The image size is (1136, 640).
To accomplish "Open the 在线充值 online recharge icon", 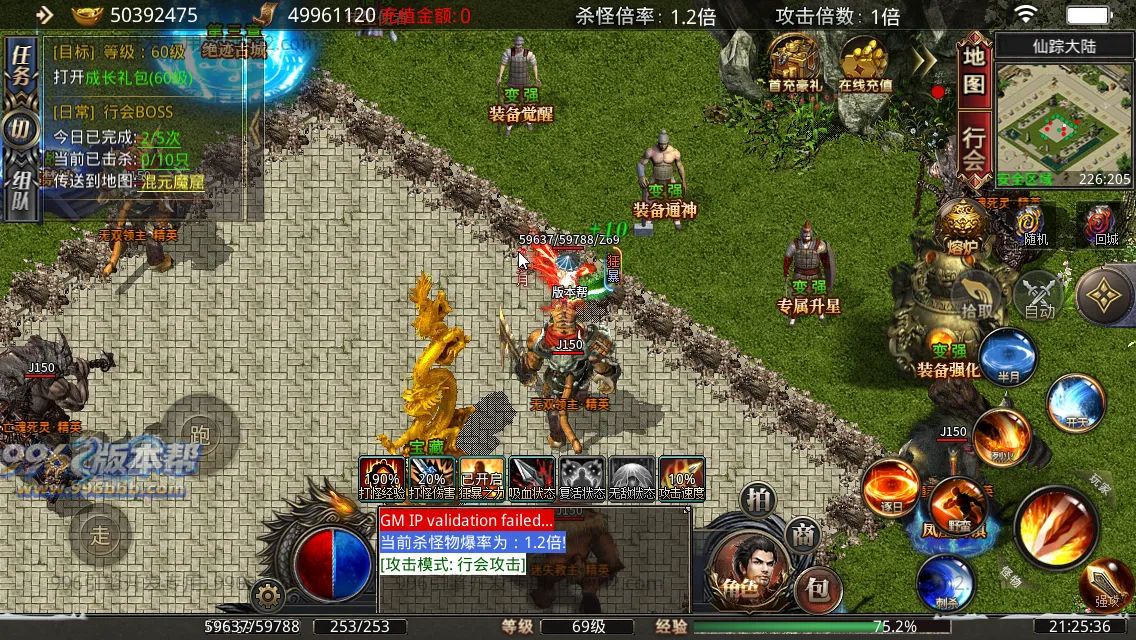I will (865, 63).
